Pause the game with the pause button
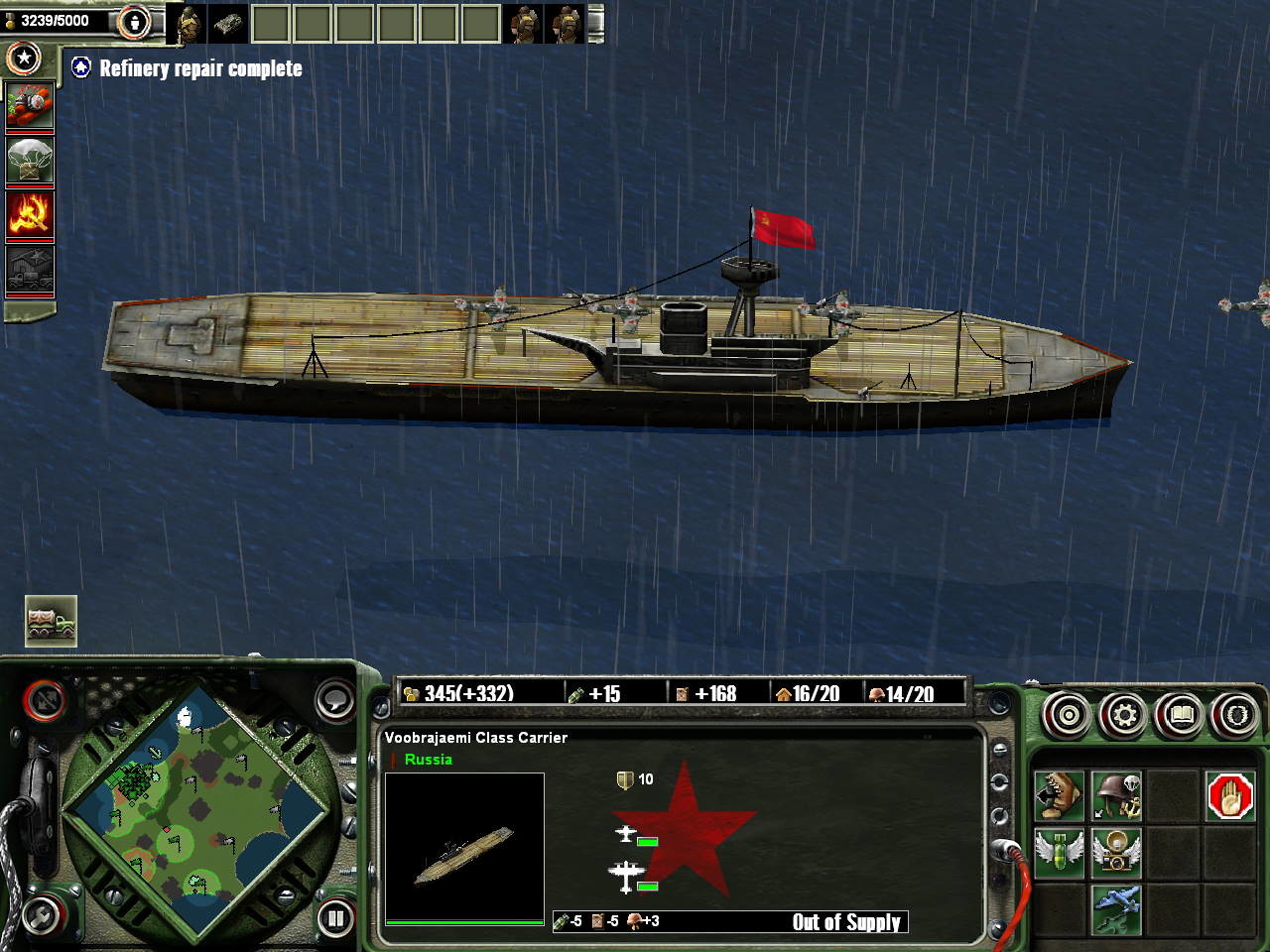The height and width of the screenshot is (952, 1270). (336, 918)
